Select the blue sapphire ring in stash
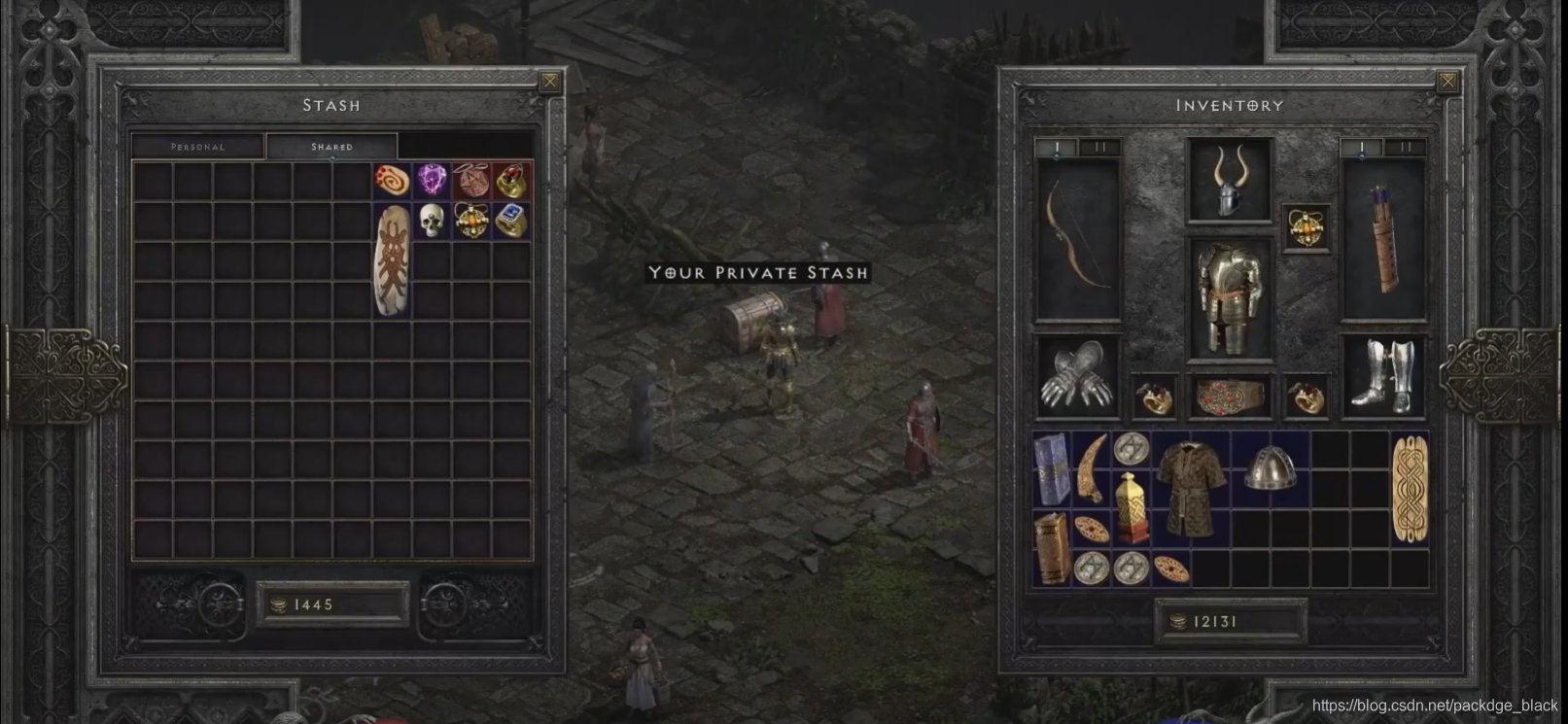This screenshot has width=1568, height=724. pos(511,222)
